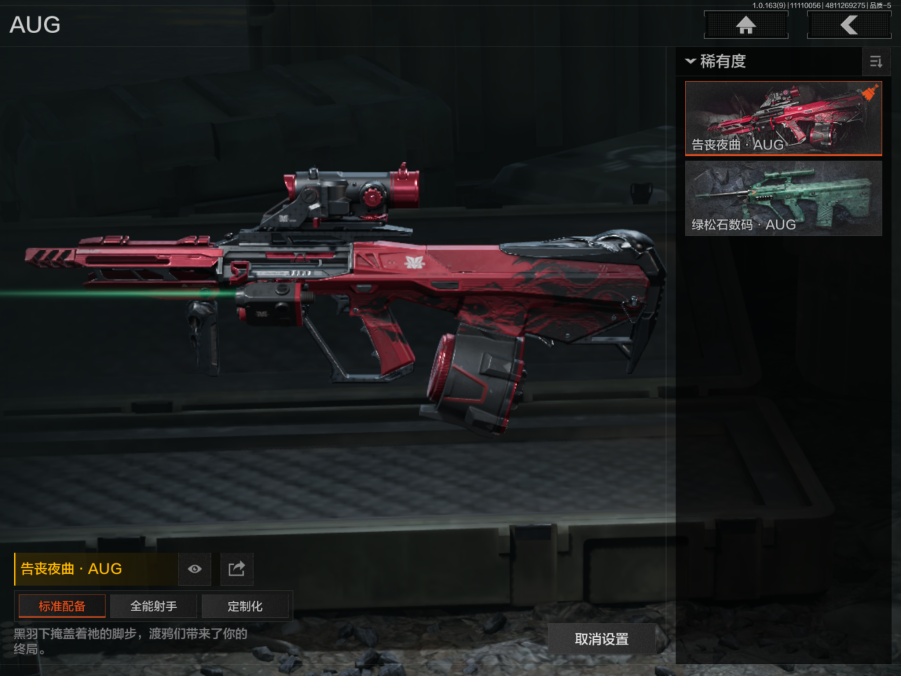Share this weapon skin

[x=237, y=569]
